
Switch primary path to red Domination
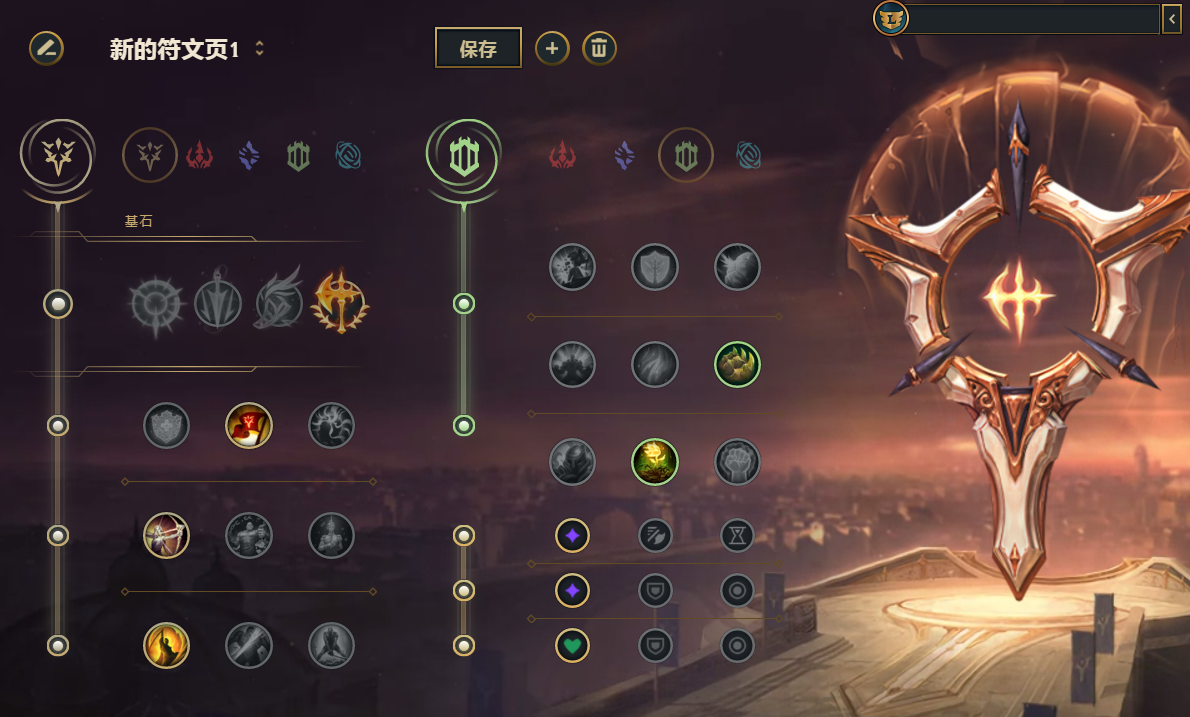point(200,155)
